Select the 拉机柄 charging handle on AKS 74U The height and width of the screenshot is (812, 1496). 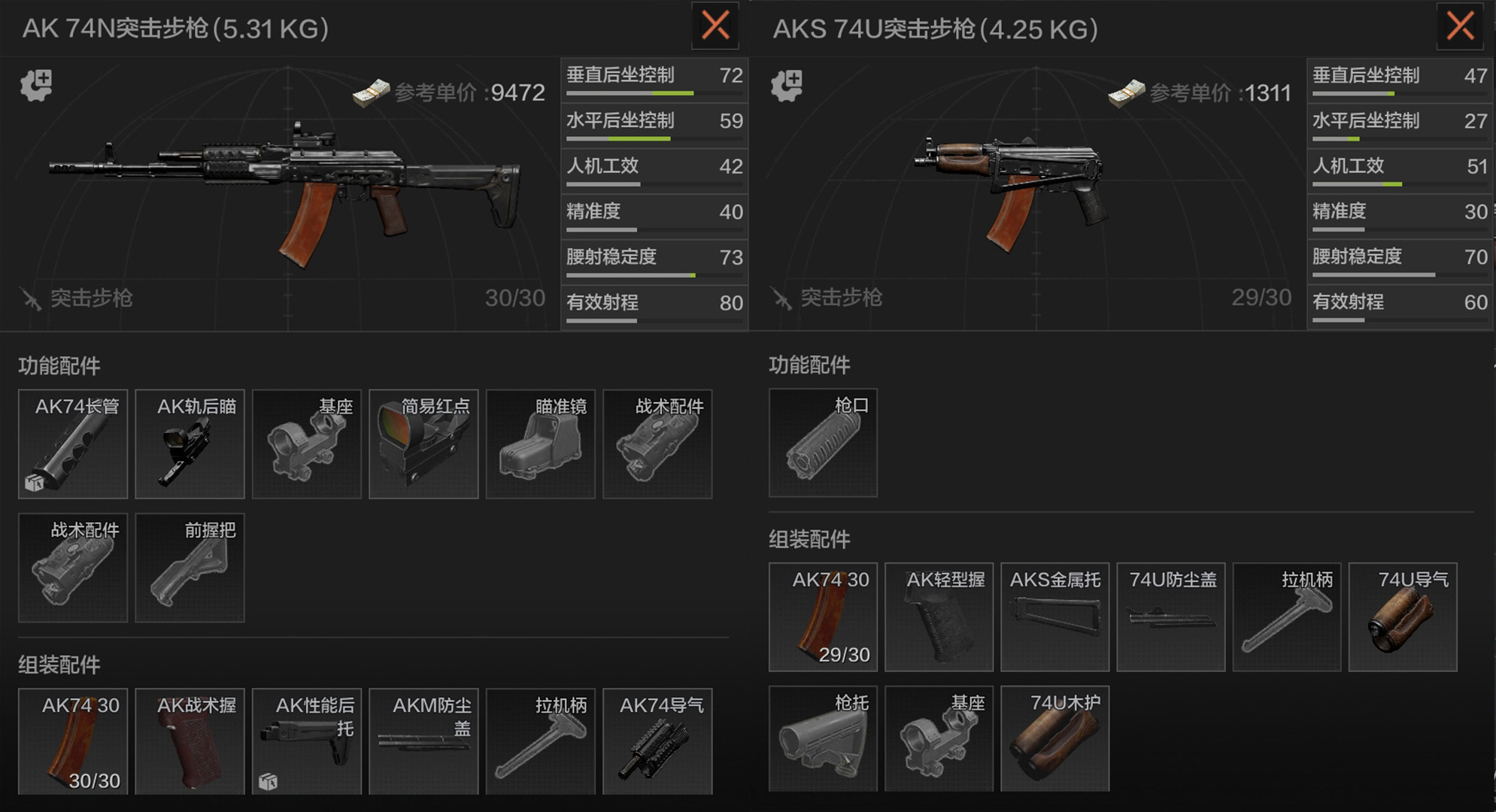pos(1287,617)
